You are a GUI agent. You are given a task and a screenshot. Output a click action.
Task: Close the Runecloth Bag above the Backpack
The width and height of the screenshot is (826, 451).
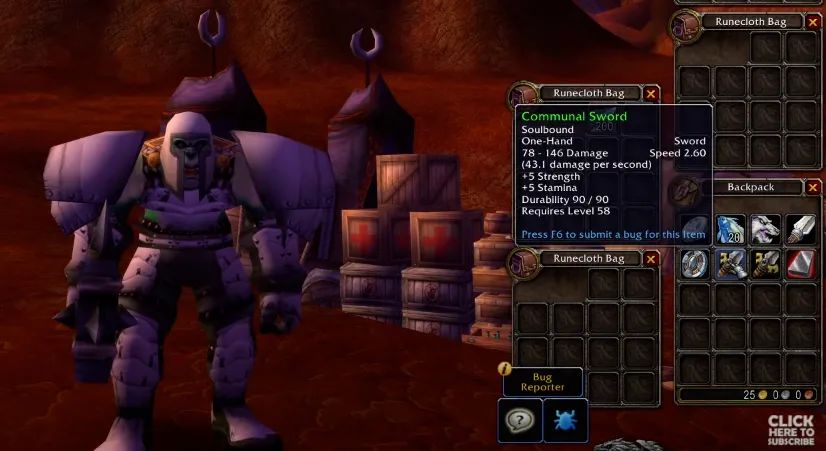click(x=814, y=21)
